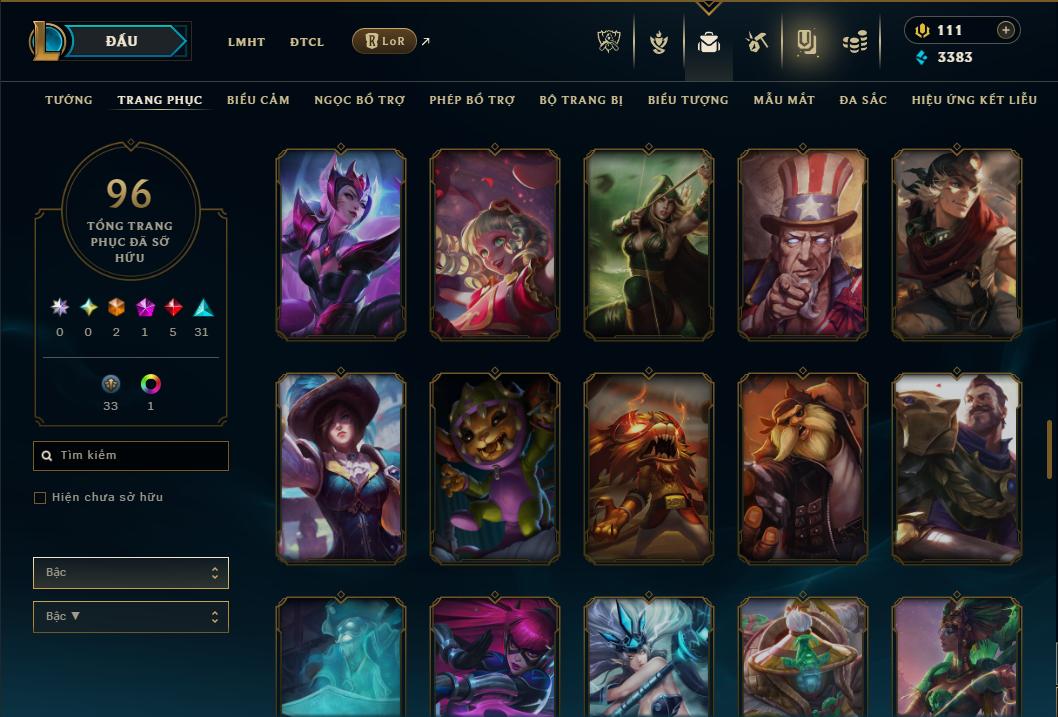
Task: Switch to the BIỂU CẢM tab
Action: 258,100
